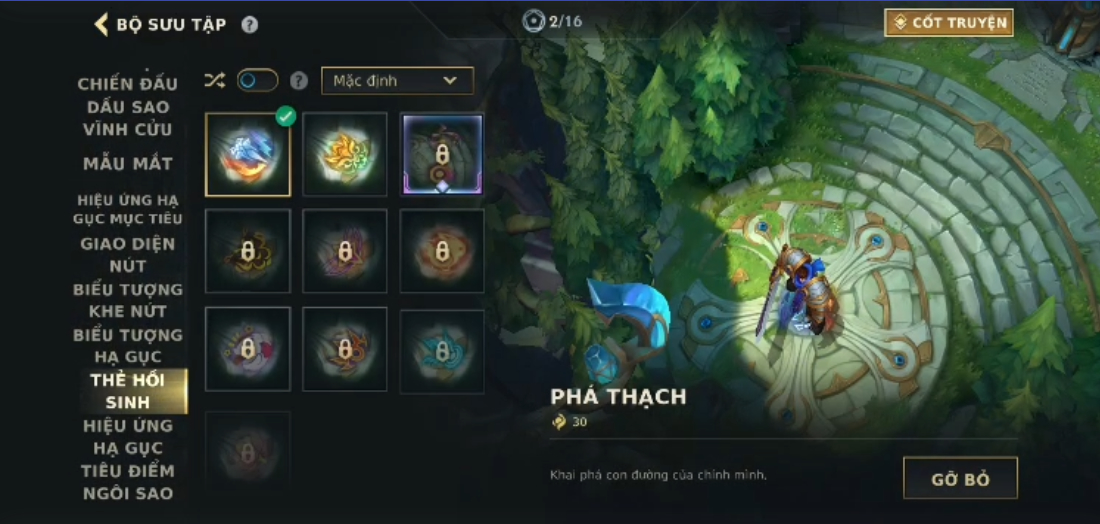Select the purple-framed locked card
This screenshot has width=1100, height=524.
pos(442,154)
